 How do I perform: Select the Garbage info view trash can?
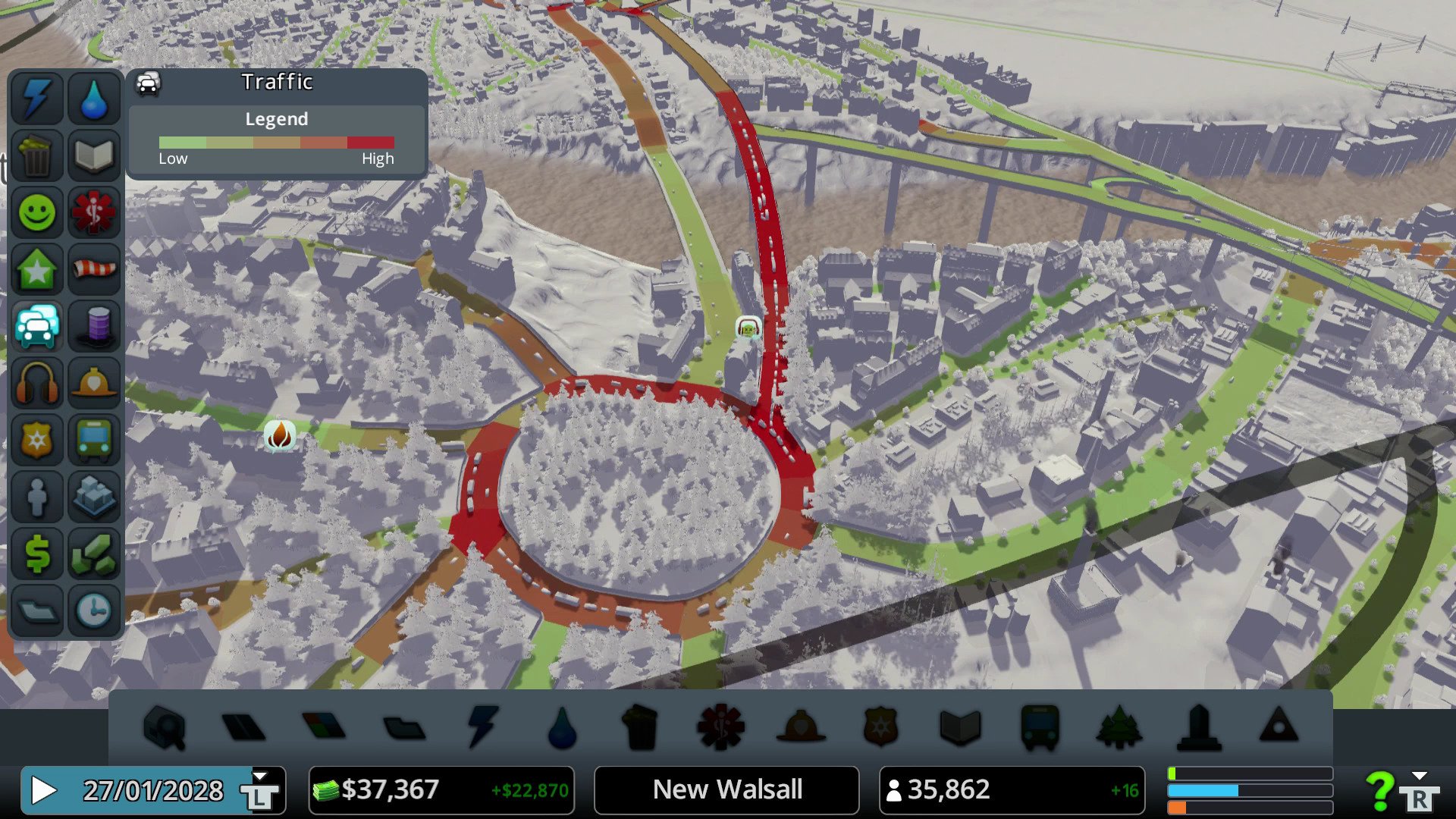click(36, 155)
